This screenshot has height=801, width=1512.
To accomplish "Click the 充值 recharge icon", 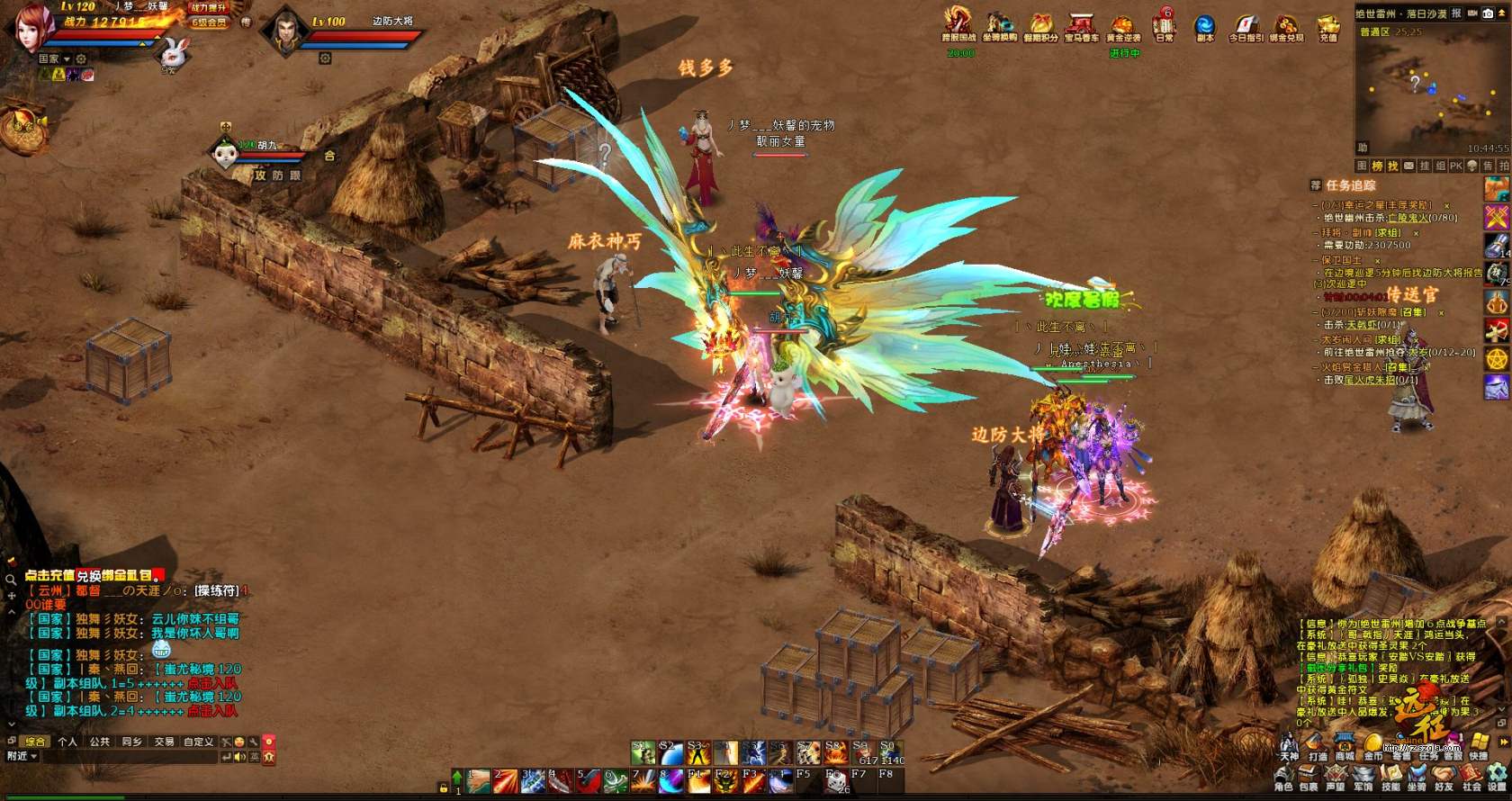I will coord(1327,25).
